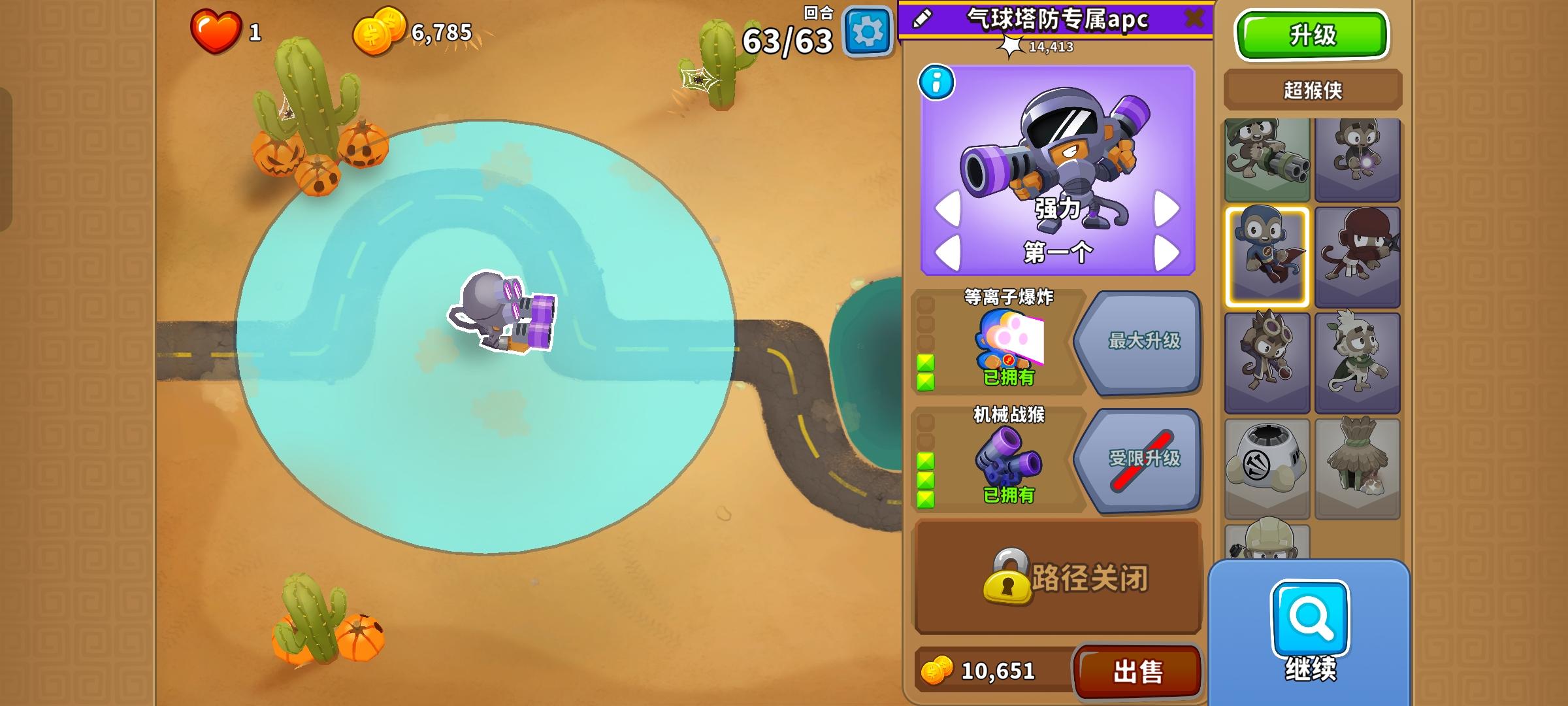
Task: Select the ninja monkey thumbnail in sidebar
Action: [1358, 258]
